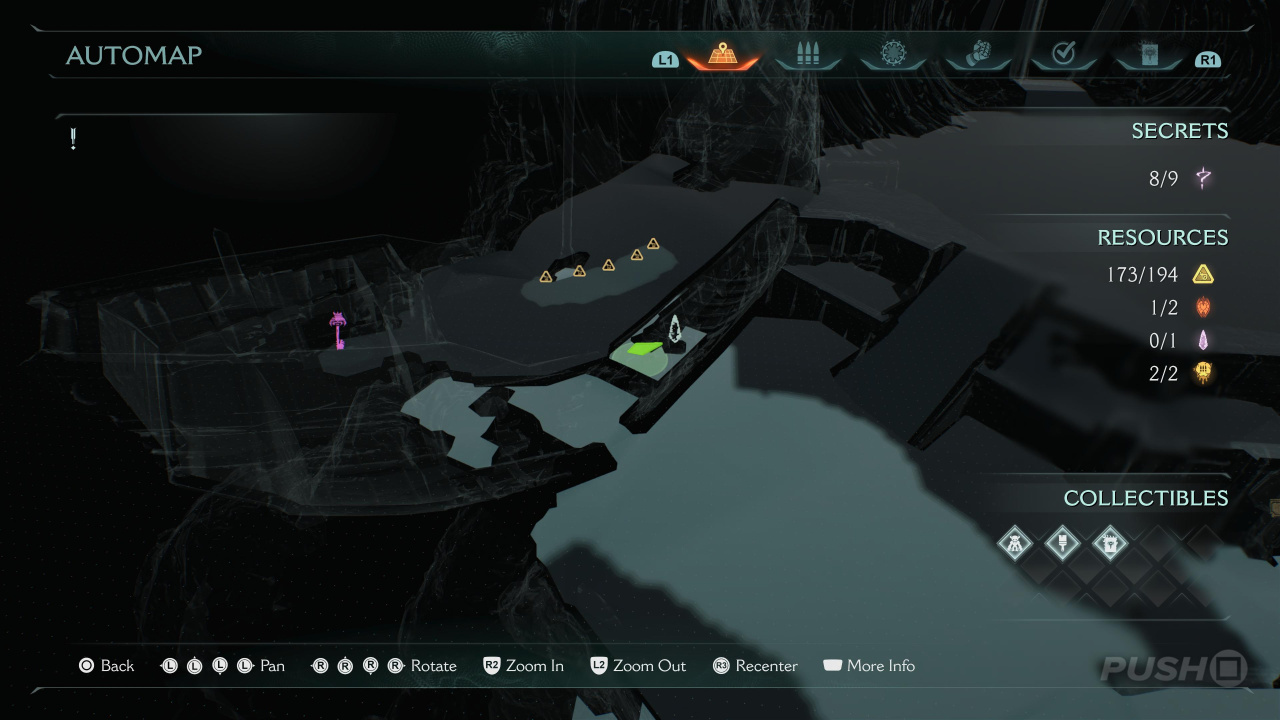Select the green player position marker
The height and width of the screenshot is (720, 1280).
[644, 349]
